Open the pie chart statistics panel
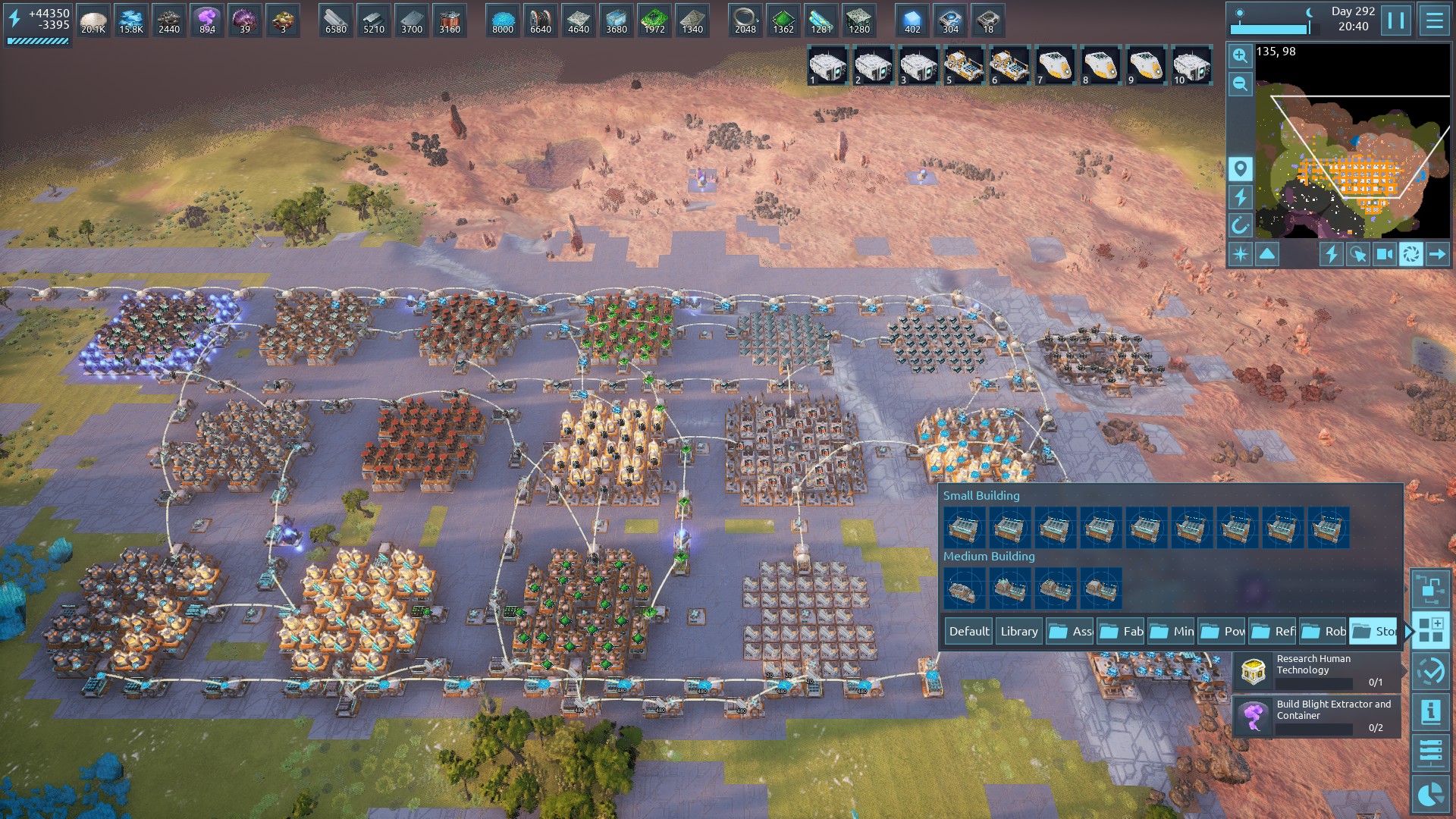 (x=1430, y=794)
